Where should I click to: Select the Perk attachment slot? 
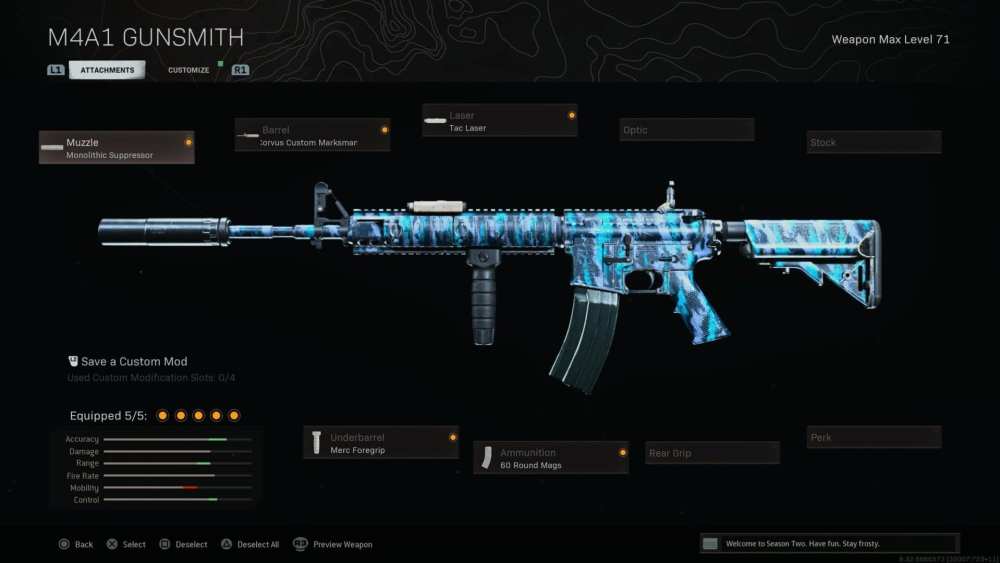(x=874, y=437)
